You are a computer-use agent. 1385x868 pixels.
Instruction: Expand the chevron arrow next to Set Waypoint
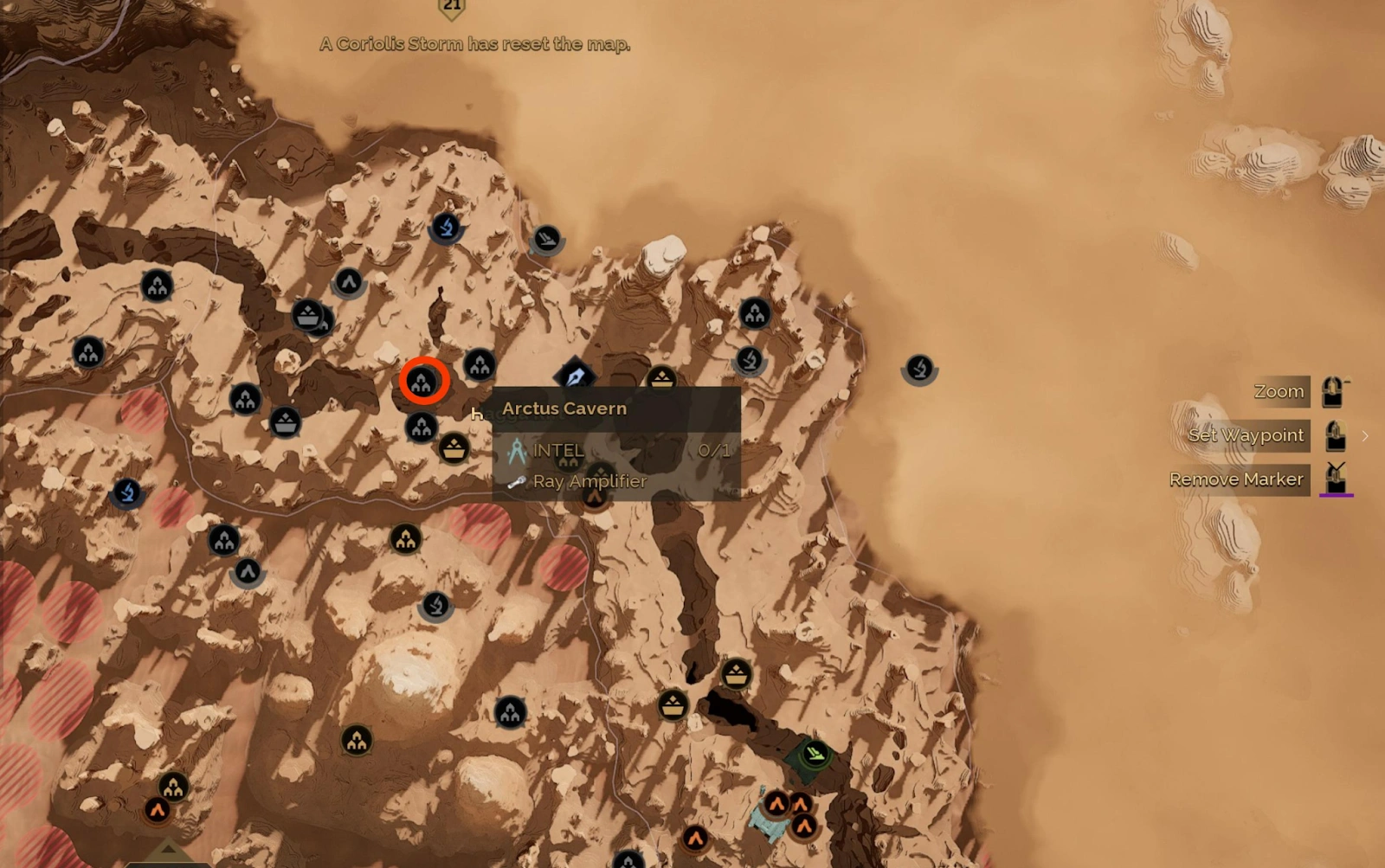click(1365, 436)
